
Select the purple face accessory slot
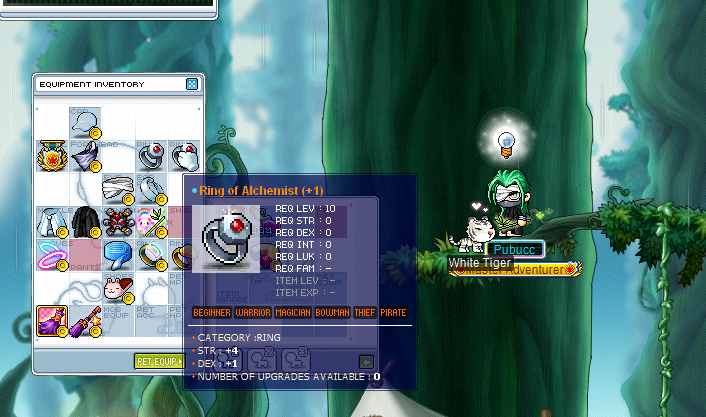(84, 154)
